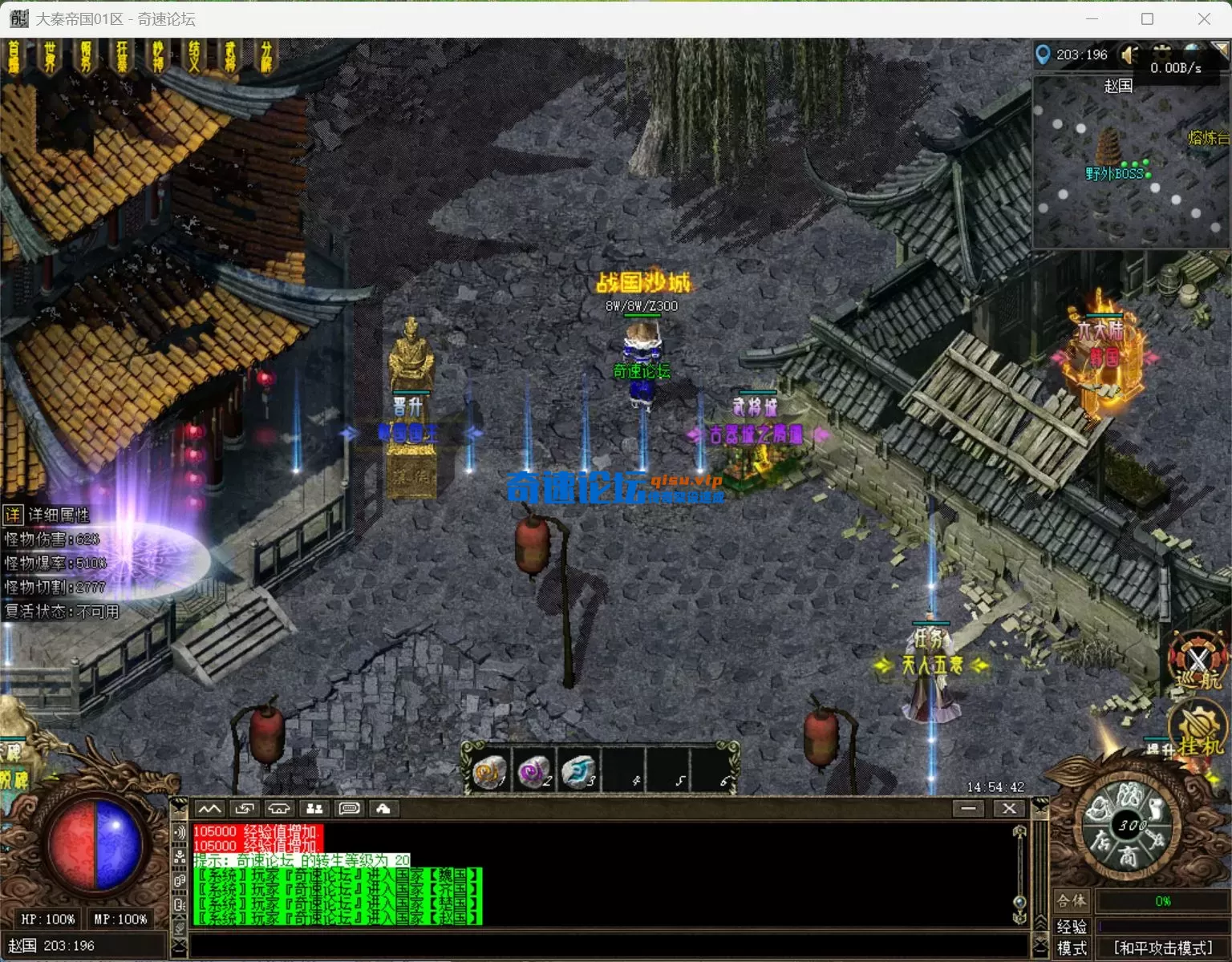The image size is (1232, 962).
Task: Use the blue skill in hotbar slot 3
Action: 577,772
